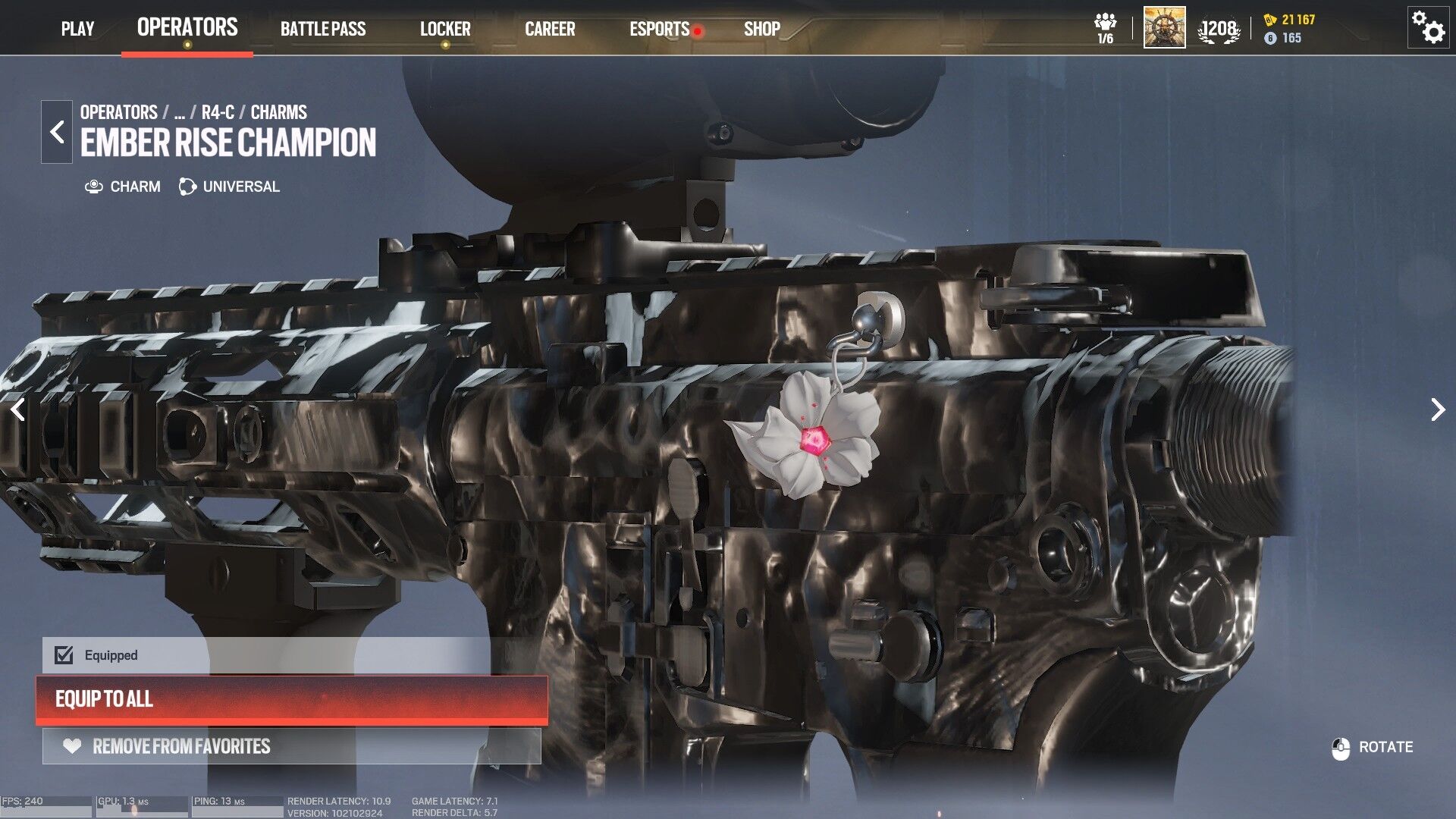Show the previous charm
This screenshot has width=1456, height=819.
18,409
